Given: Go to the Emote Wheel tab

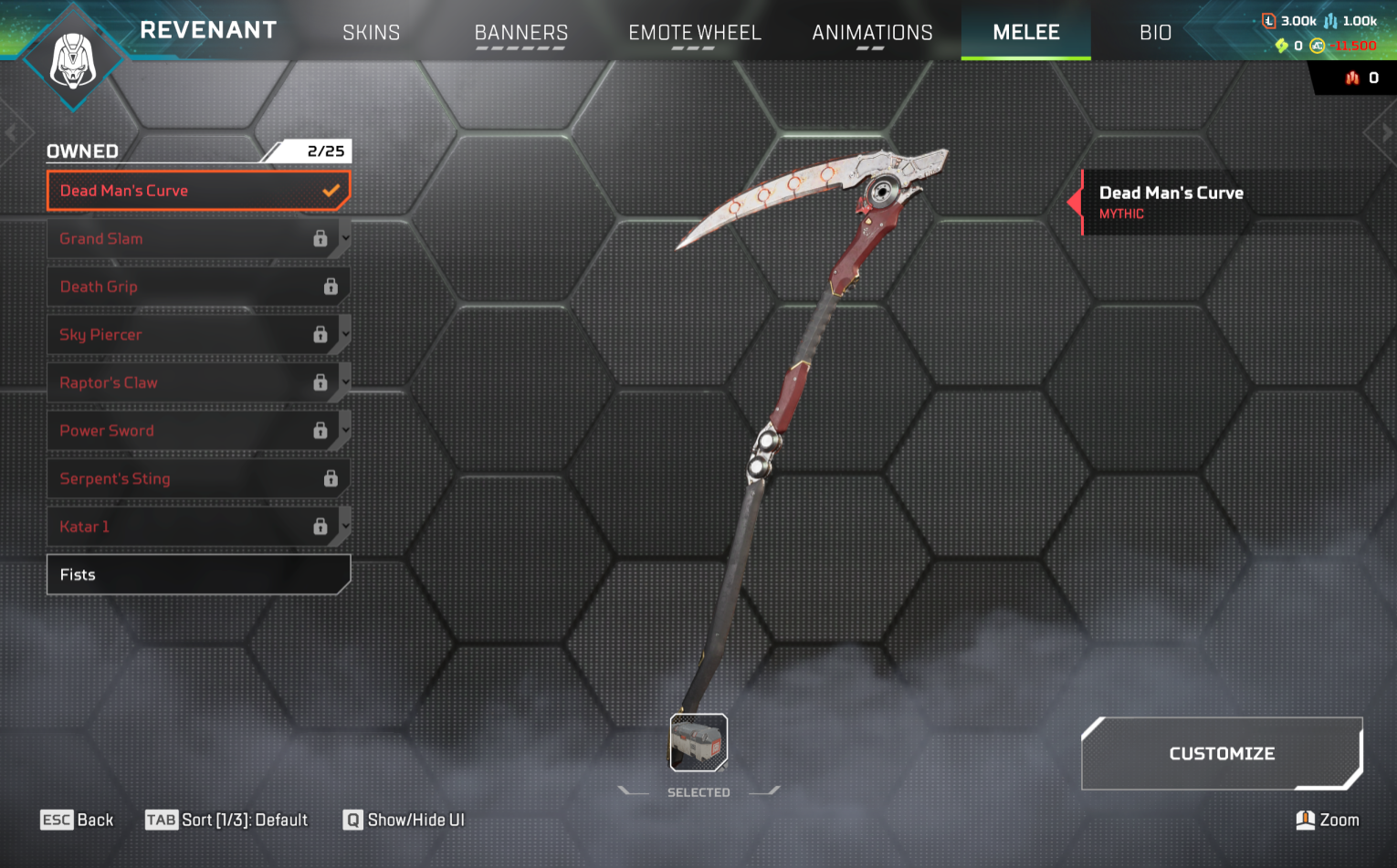Looking at the screenshot, I should pyautogui.click(x=694, y=33).
